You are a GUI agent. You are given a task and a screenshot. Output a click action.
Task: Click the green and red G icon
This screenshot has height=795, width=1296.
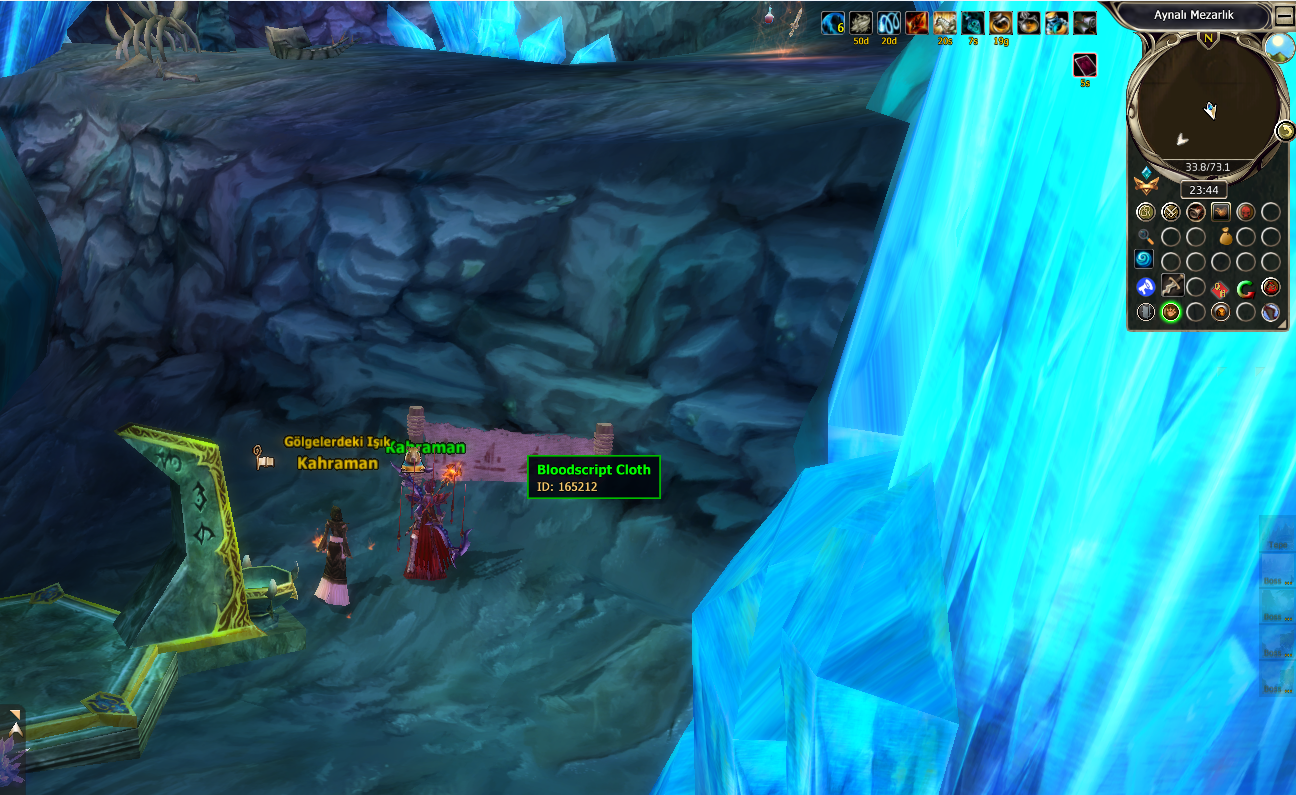click(x=1246, y=289)
